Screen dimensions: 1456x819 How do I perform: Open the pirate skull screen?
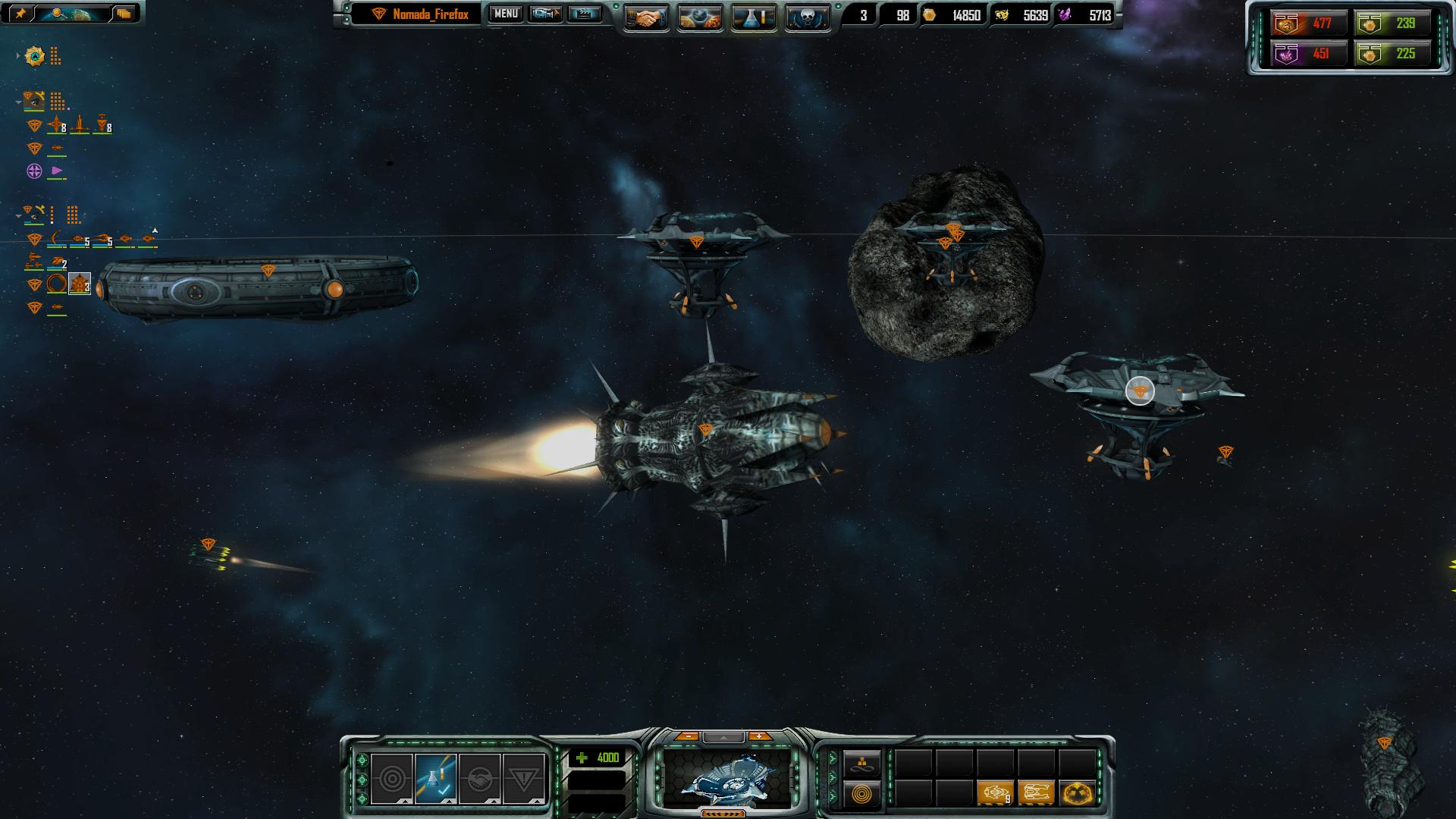[x=807, y=18]
